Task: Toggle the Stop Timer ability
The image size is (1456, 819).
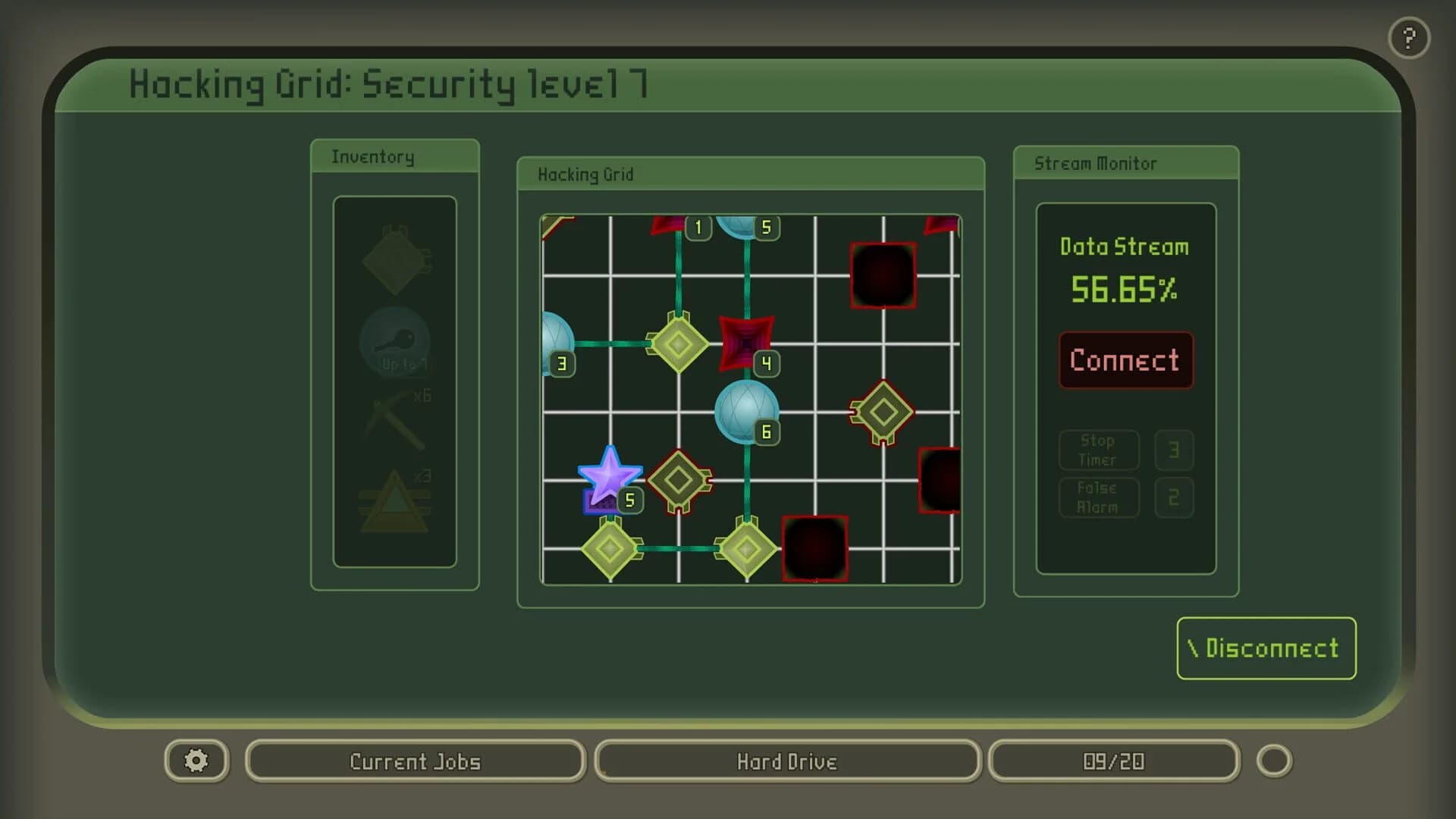Action: [1099, 450]
